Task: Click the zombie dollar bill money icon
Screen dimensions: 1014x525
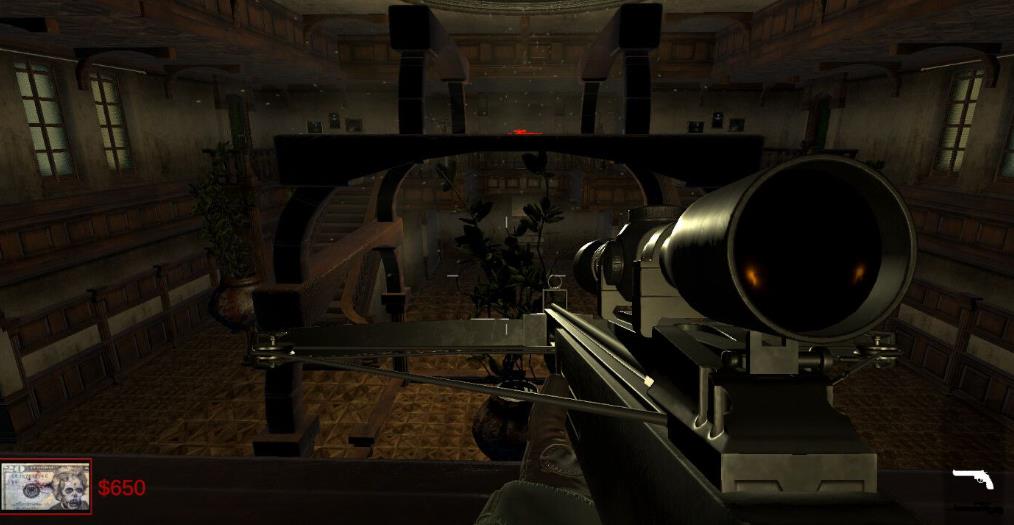Action: pyautogui.click(x=46, y=487)
